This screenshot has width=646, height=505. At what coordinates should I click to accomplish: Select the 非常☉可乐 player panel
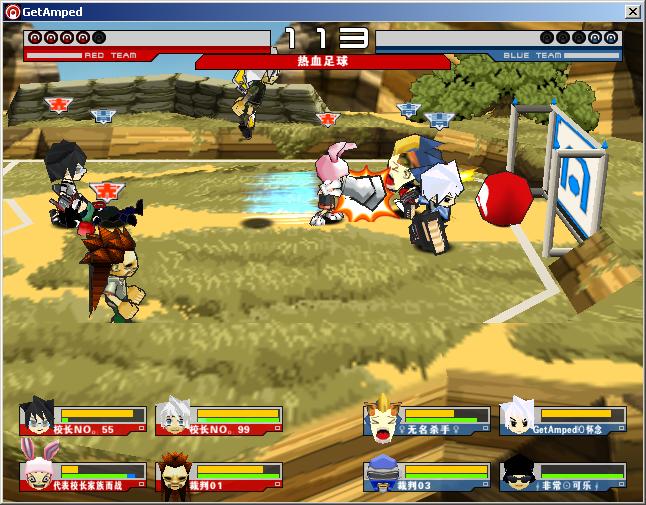pyautogui.click(x=563, y=477)
